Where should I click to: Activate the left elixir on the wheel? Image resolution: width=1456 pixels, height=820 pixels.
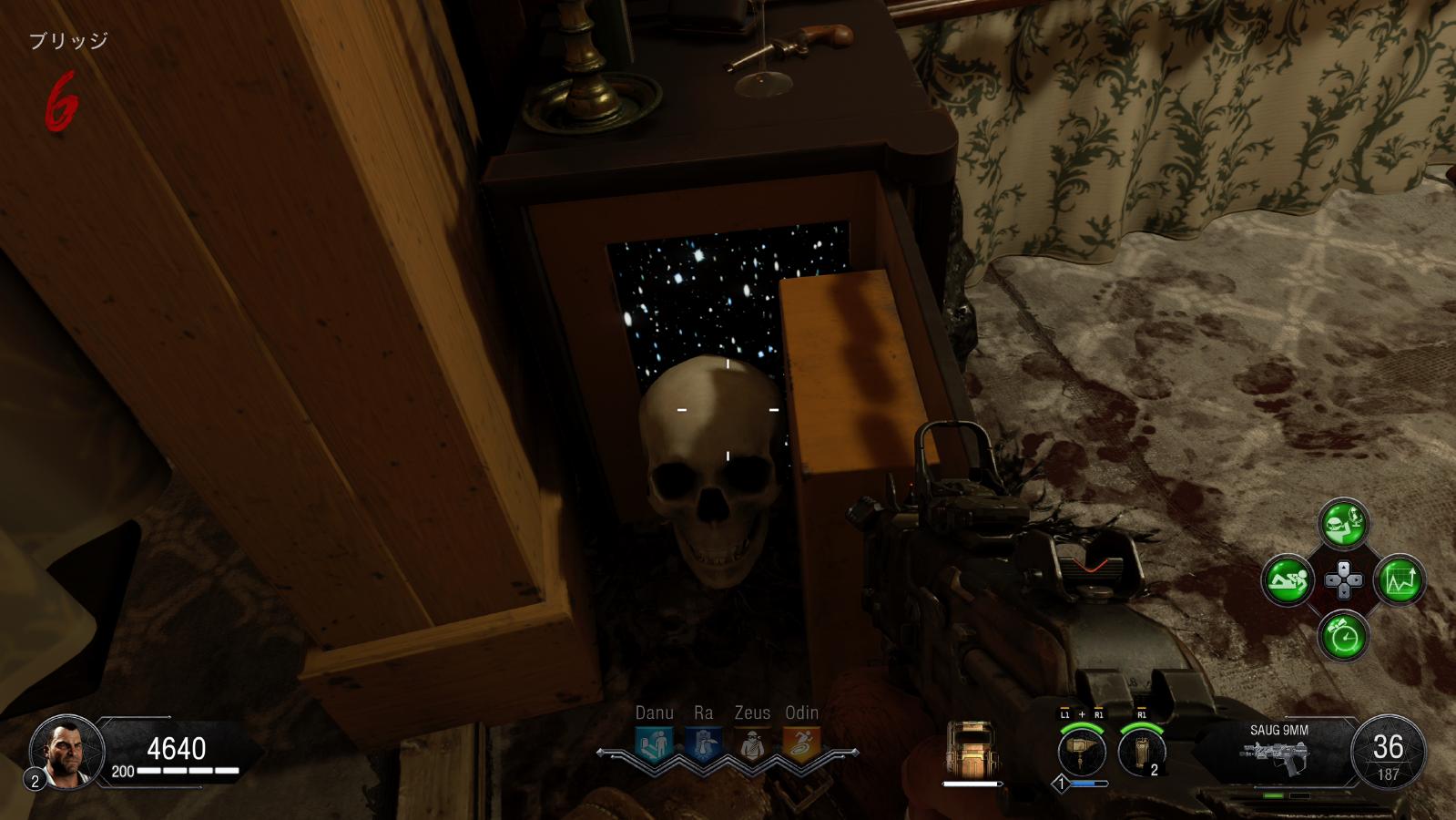(x=1288, y=579)
